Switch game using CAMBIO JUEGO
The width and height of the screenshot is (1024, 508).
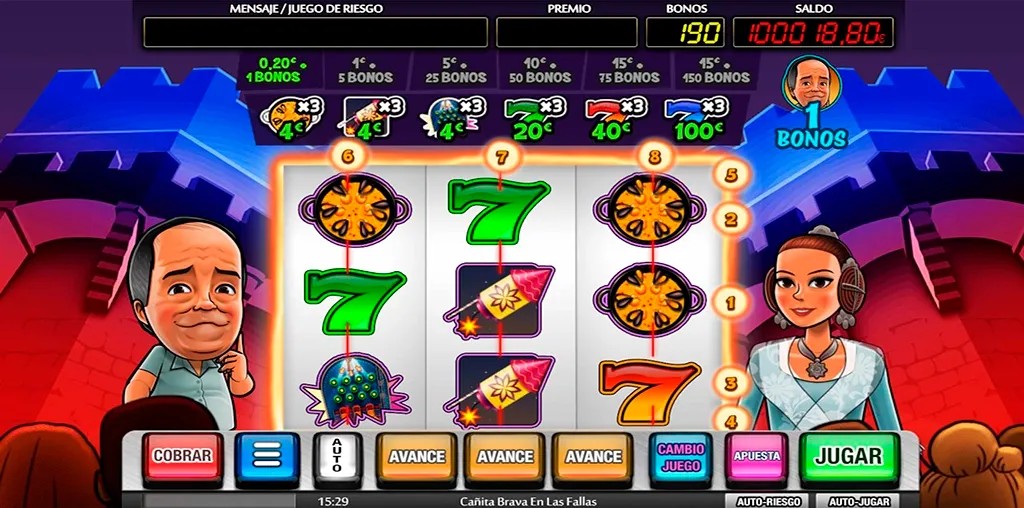(x=680, y=457)
